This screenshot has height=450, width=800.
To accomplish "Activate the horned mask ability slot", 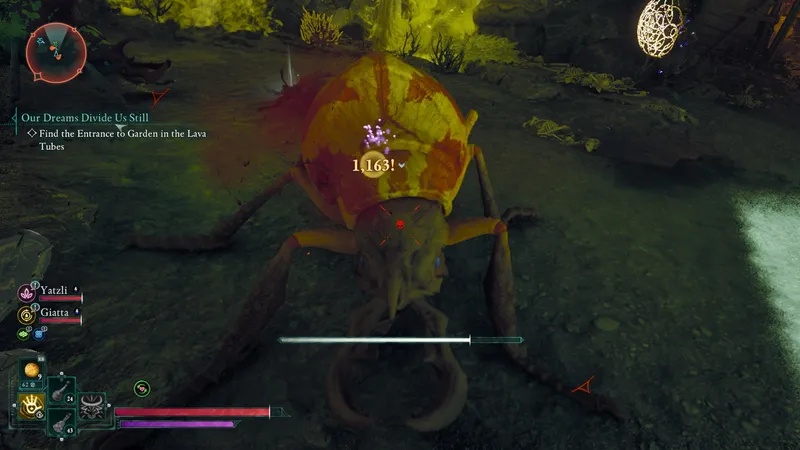I will pyautogui.click(x=92, y=406).
